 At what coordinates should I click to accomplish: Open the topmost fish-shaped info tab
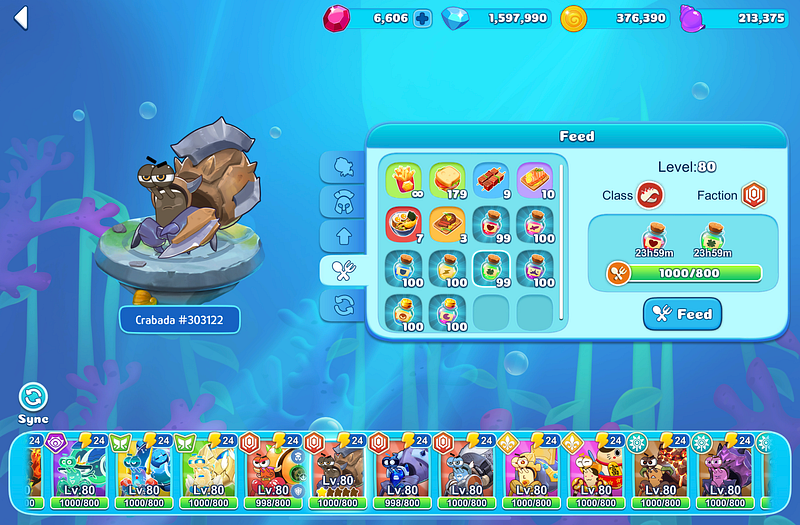(x=343, y=168)
